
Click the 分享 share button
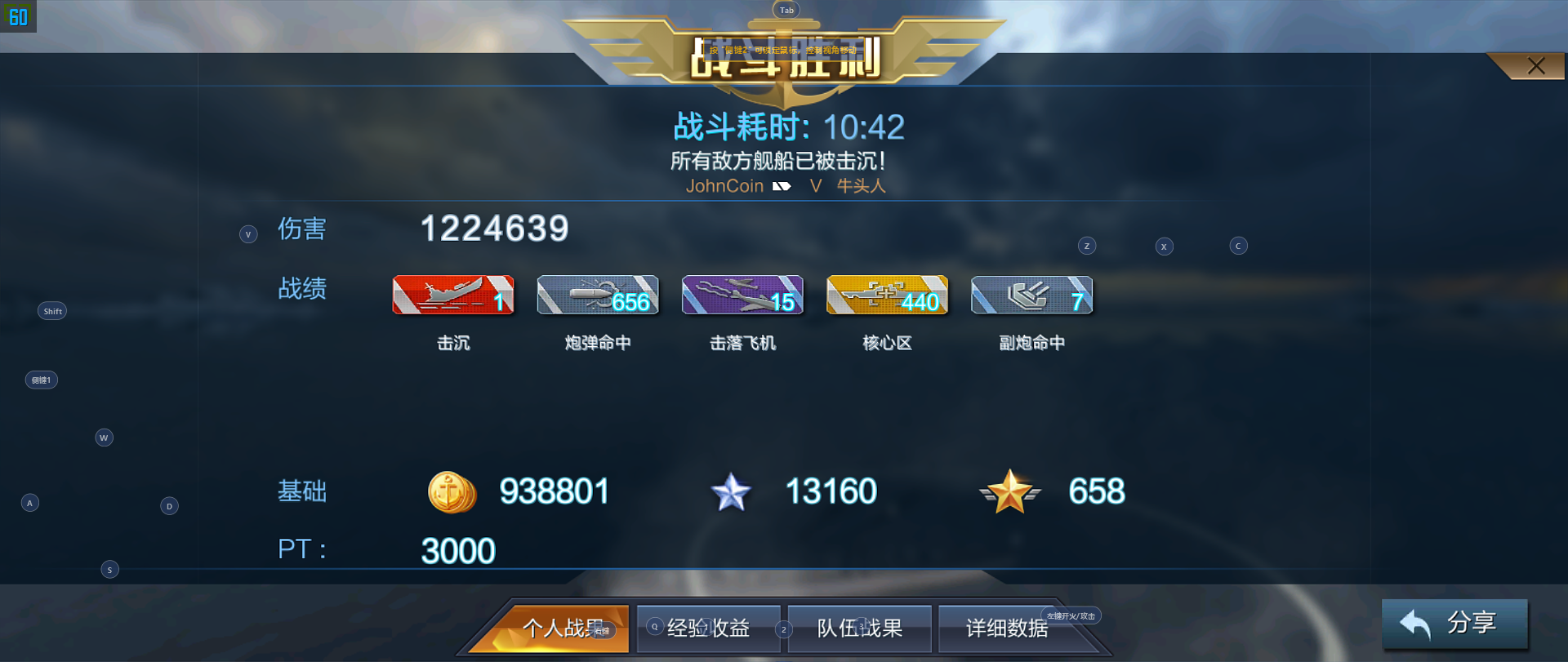[x=1454, y=623]
